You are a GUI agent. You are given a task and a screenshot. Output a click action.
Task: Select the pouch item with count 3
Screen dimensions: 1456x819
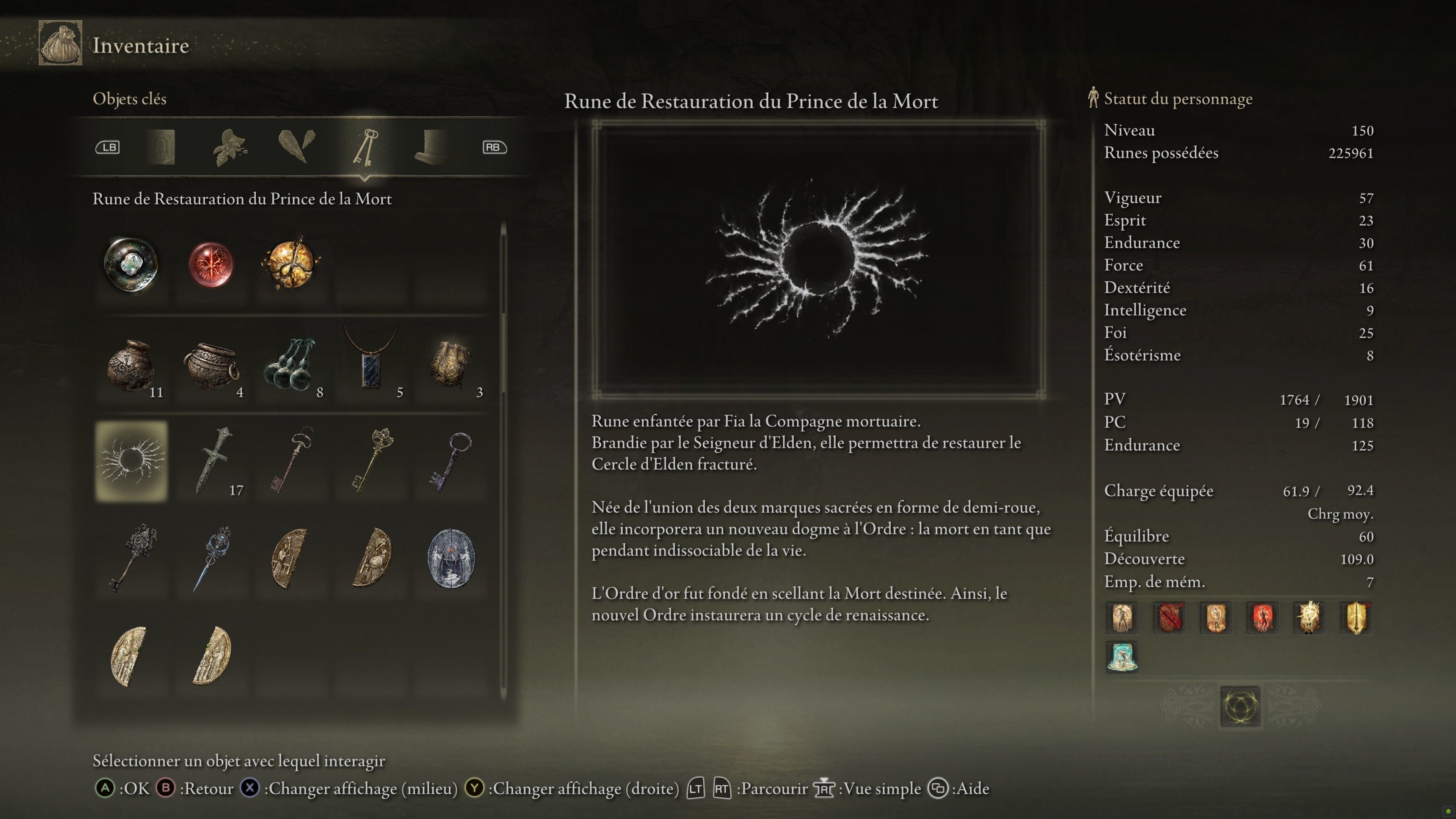(450, 364)
